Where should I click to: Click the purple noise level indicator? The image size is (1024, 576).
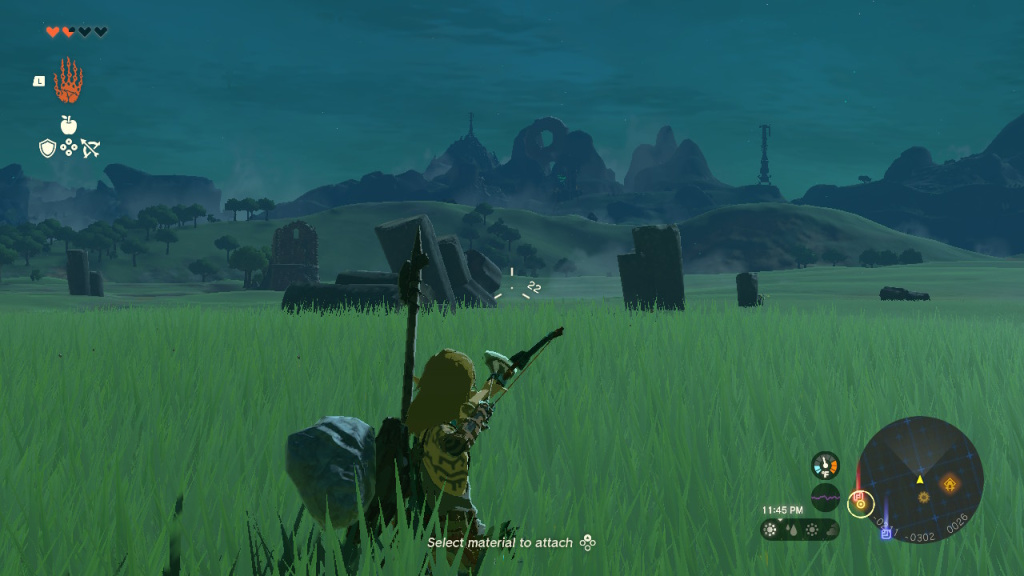point(825,497)
